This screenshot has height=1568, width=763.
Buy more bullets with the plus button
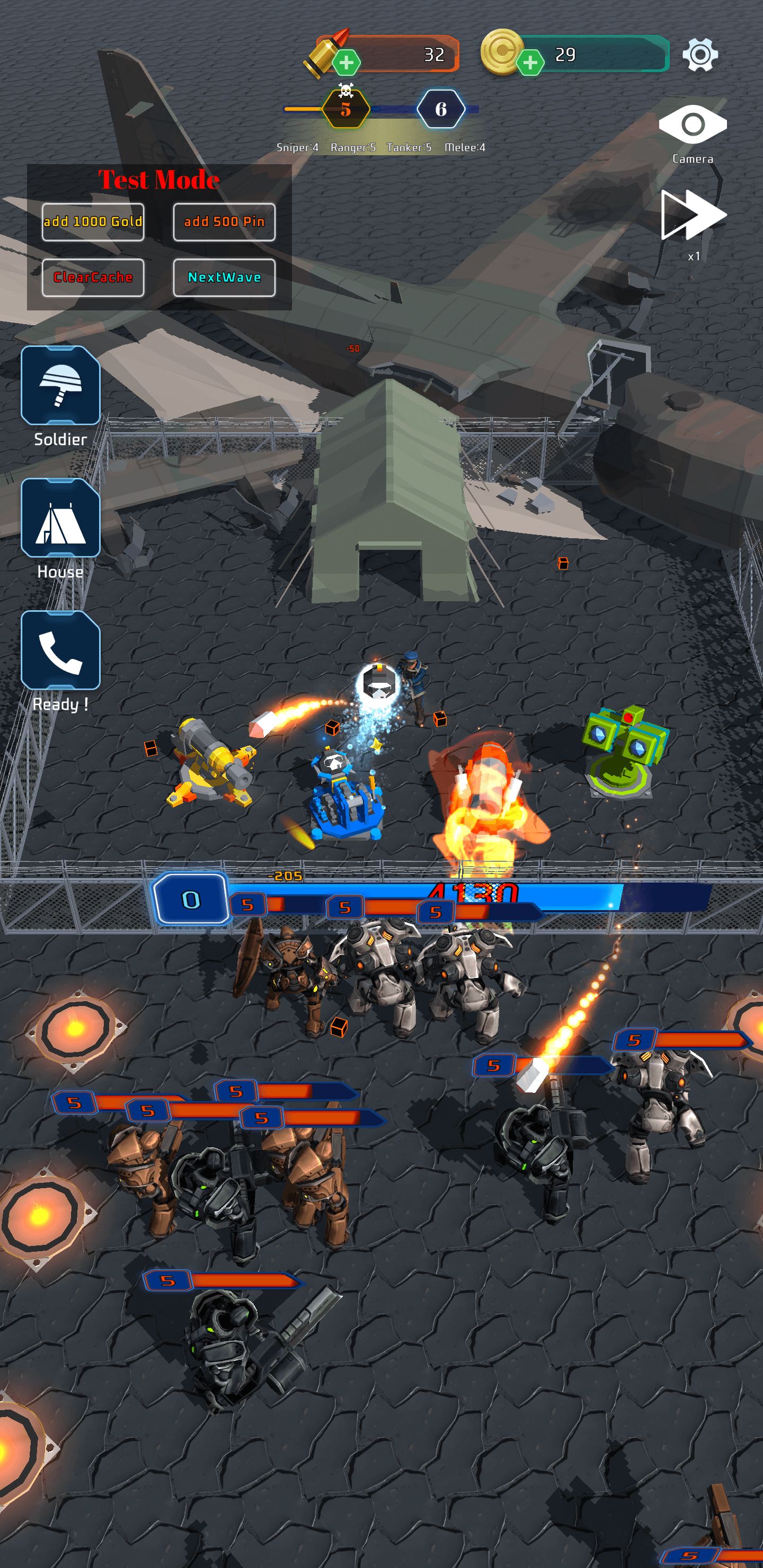[347, 62]
